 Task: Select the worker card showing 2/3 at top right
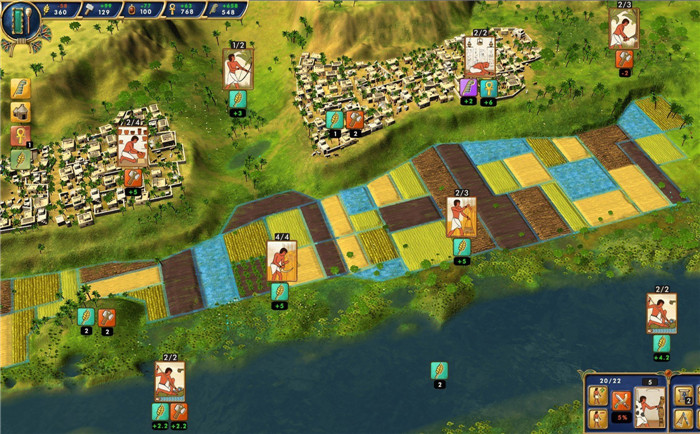[x=623, y=28]
